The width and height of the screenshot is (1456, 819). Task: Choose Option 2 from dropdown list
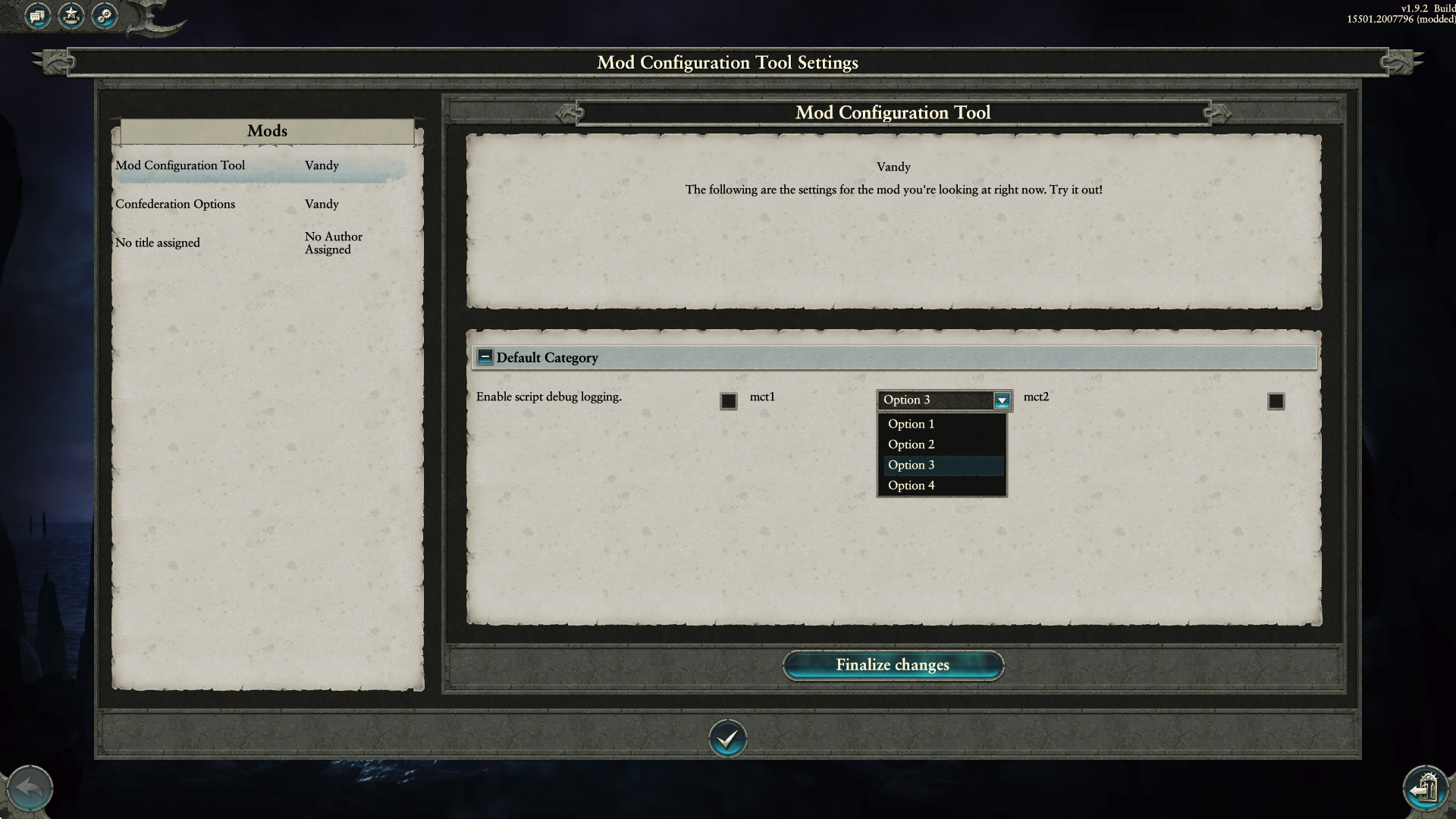[x=911, y=444]
